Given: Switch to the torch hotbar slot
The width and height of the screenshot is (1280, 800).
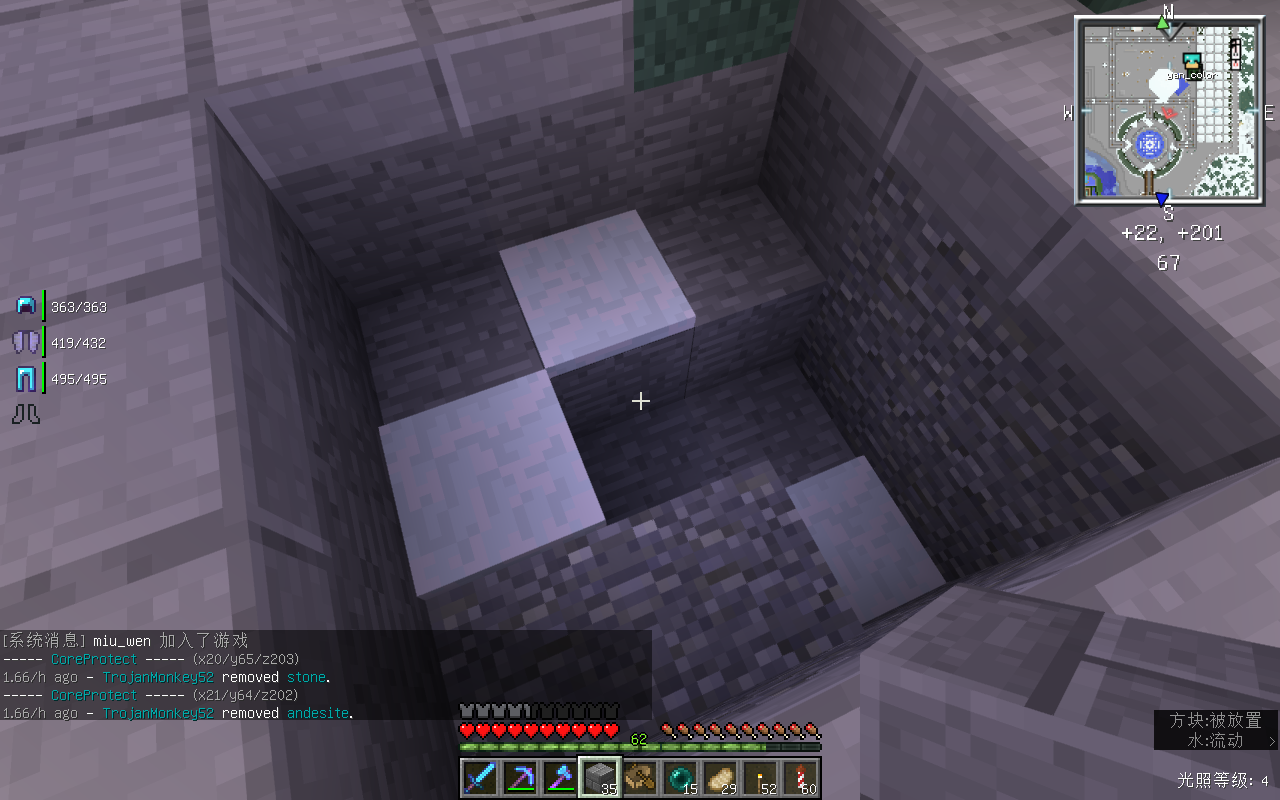Looking at the screenshot, I should tap(760, 778).
